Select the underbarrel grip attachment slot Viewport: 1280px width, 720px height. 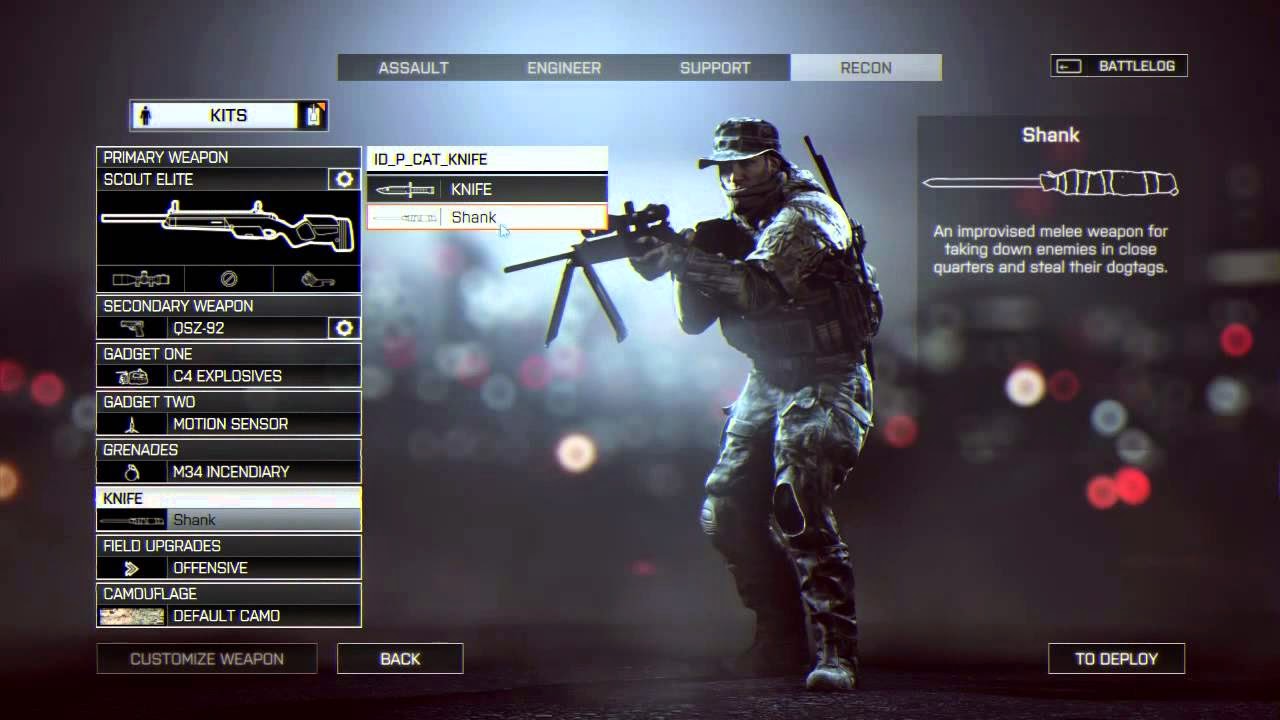317,279
